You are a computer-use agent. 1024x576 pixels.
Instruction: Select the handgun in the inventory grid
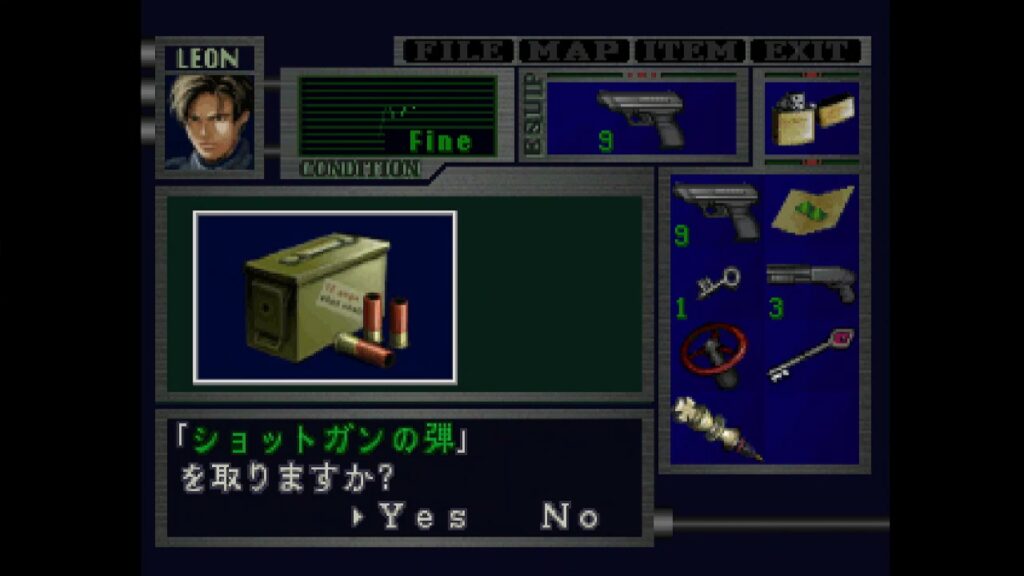716,214
